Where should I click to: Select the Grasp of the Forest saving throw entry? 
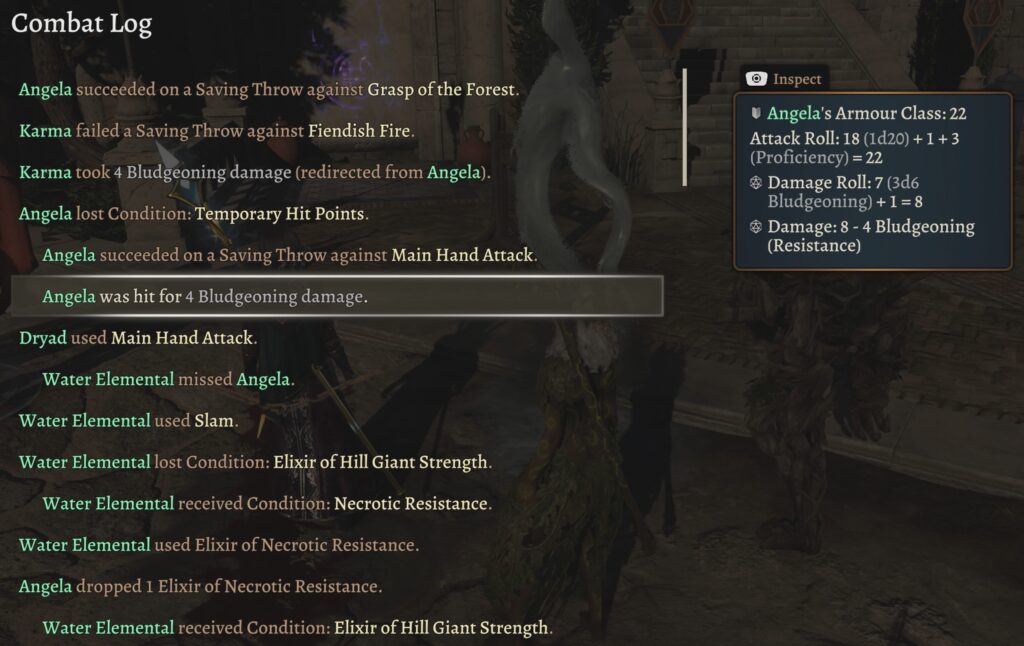pyautogui.click(x=268, y=90)
